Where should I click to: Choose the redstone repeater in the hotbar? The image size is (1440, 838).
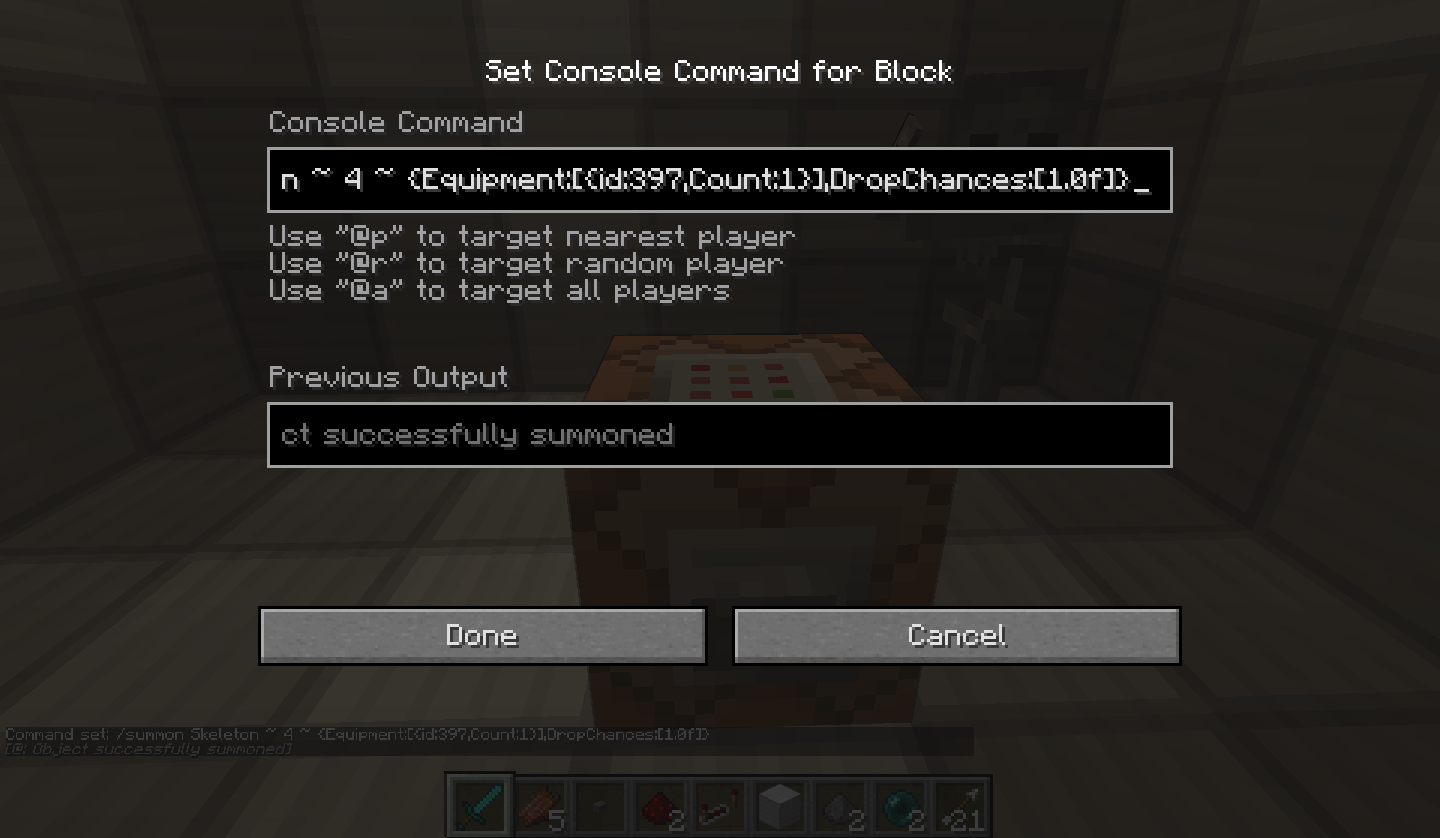718,803
